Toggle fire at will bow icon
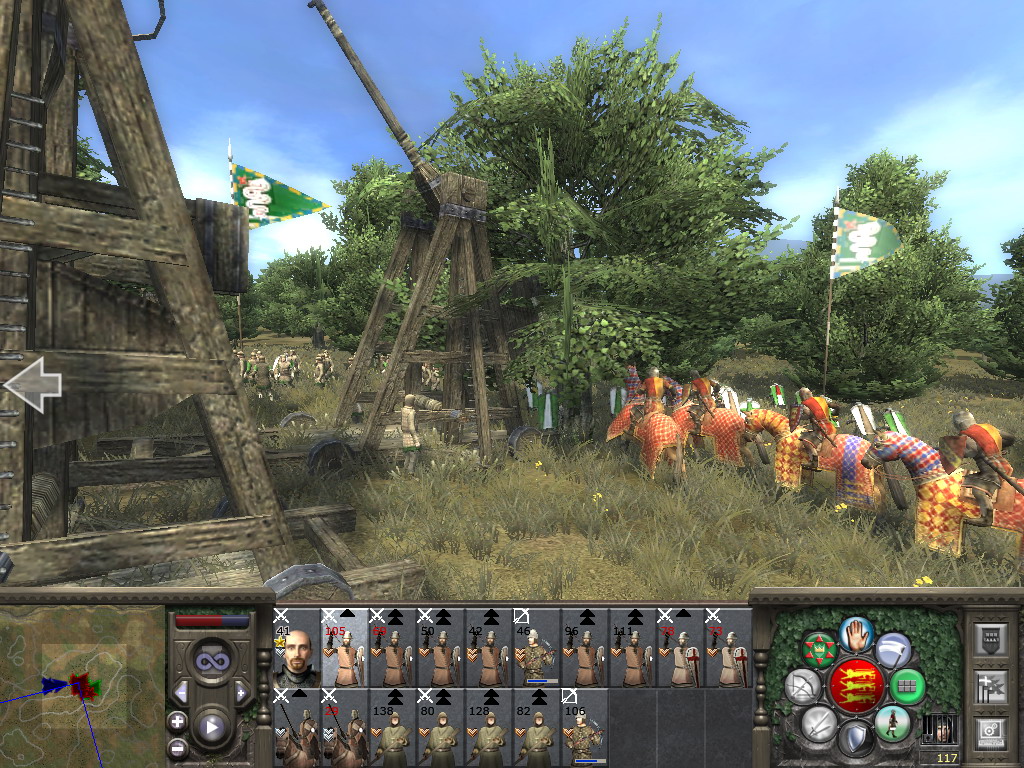 tap(802, 687)
